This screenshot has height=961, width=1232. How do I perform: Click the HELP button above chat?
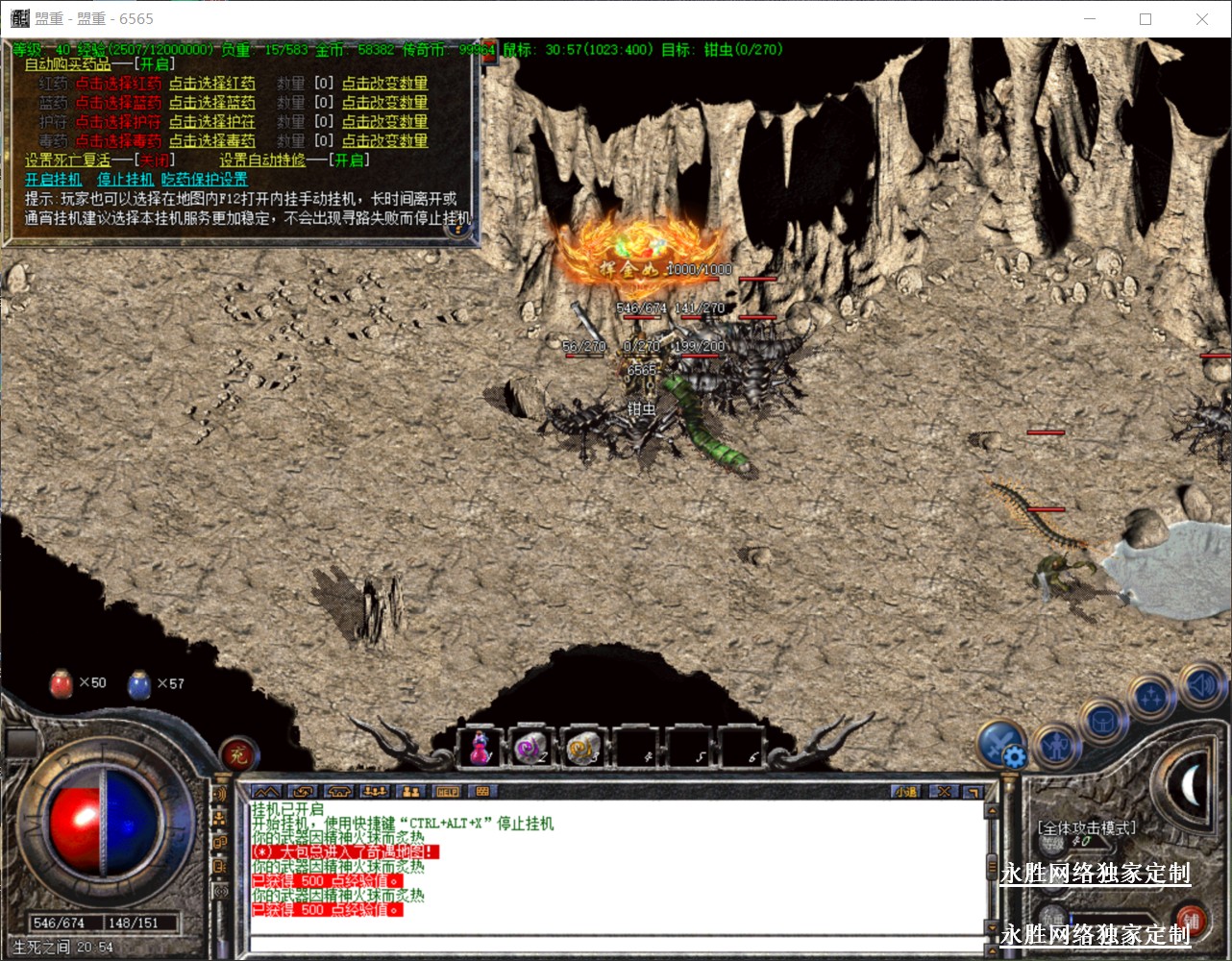447,792
